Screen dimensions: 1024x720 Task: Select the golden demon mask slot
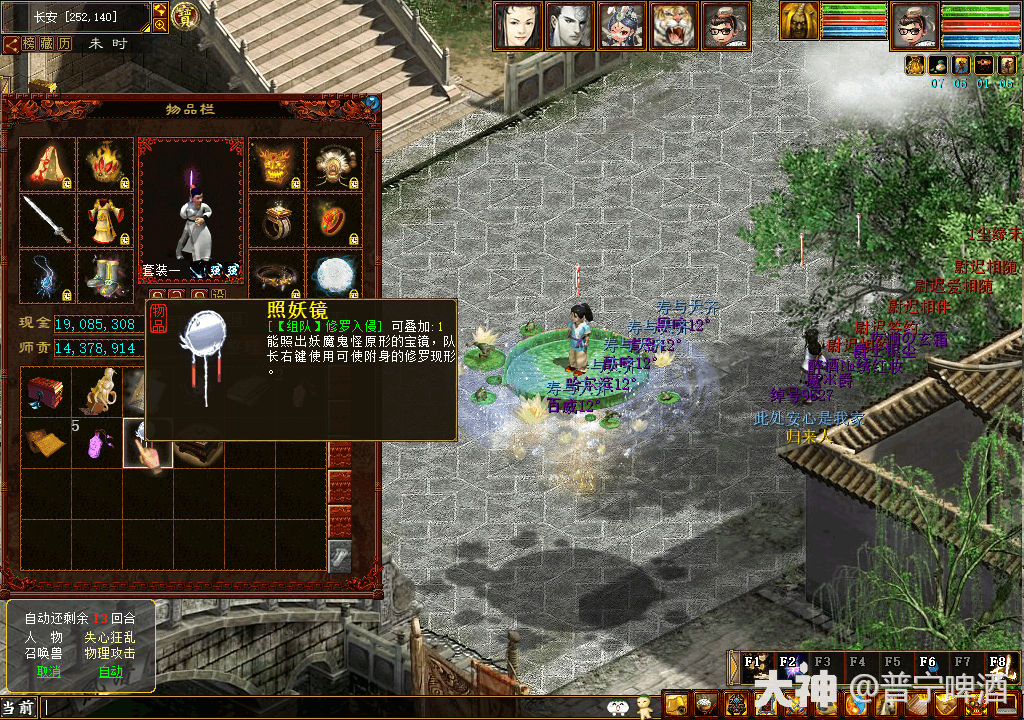click(276, 165)
